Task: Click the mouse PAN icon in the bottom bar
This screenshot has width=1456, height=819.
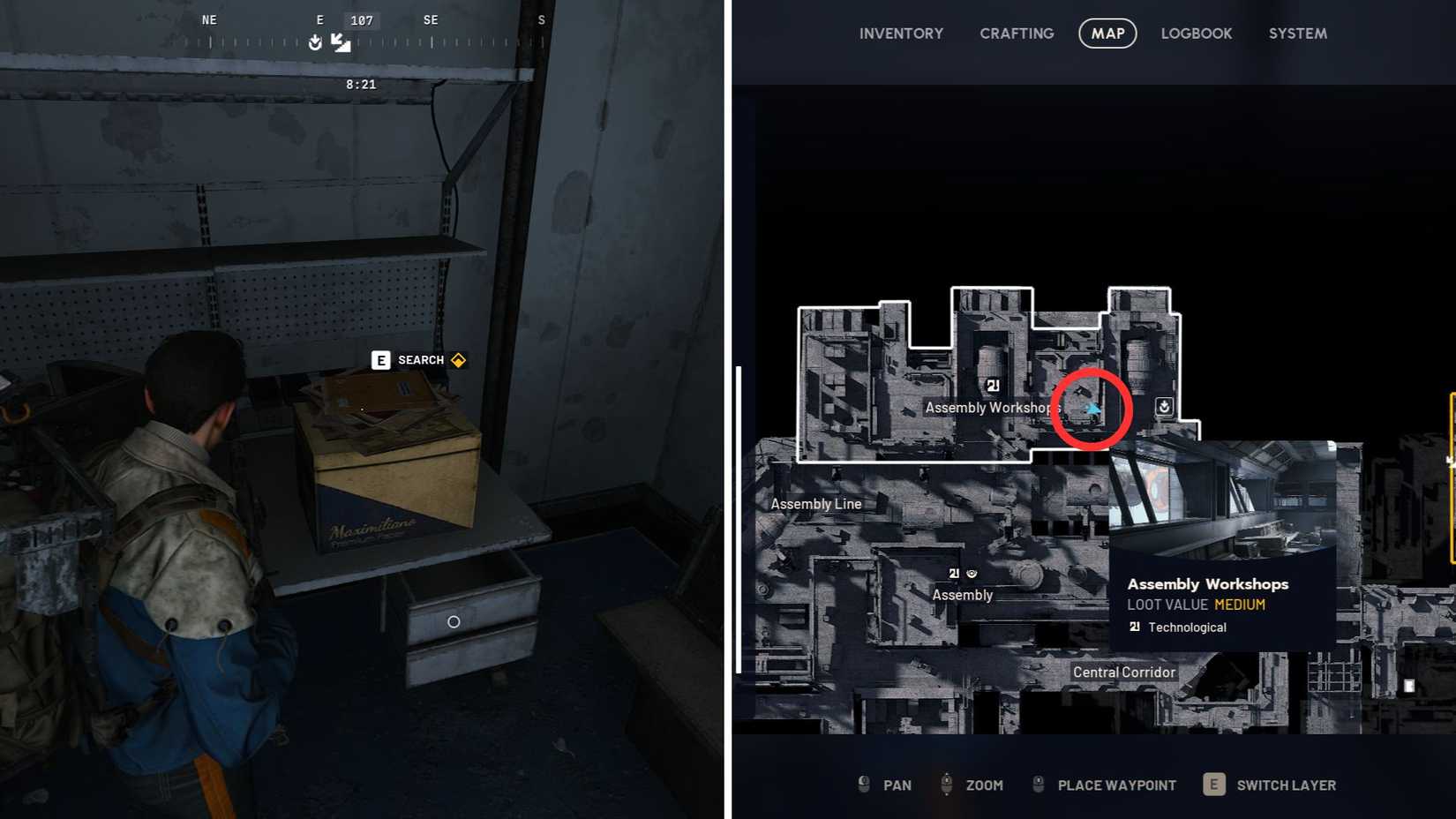Action: pos(863,785)
